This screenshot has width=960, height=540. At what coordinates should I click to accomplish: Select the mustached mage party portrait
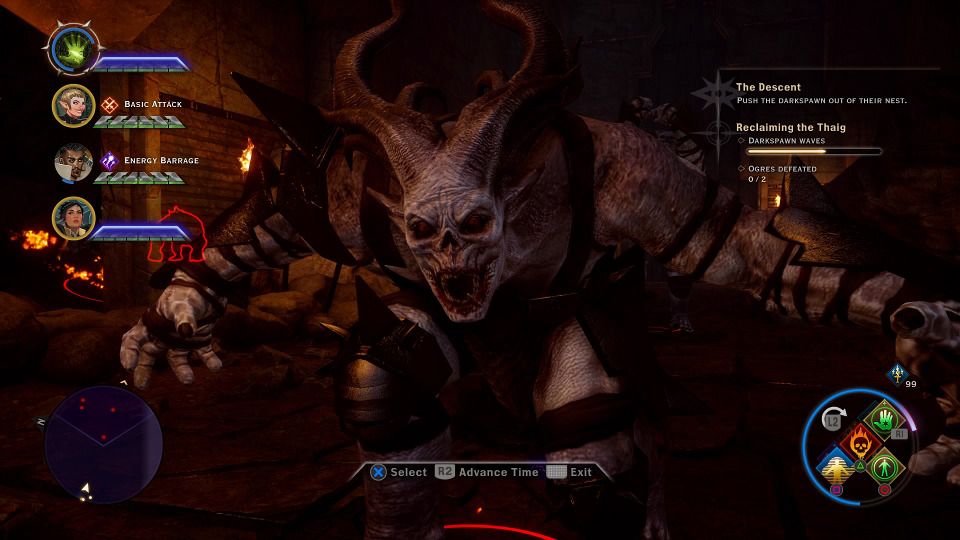(x=73, y=164)
